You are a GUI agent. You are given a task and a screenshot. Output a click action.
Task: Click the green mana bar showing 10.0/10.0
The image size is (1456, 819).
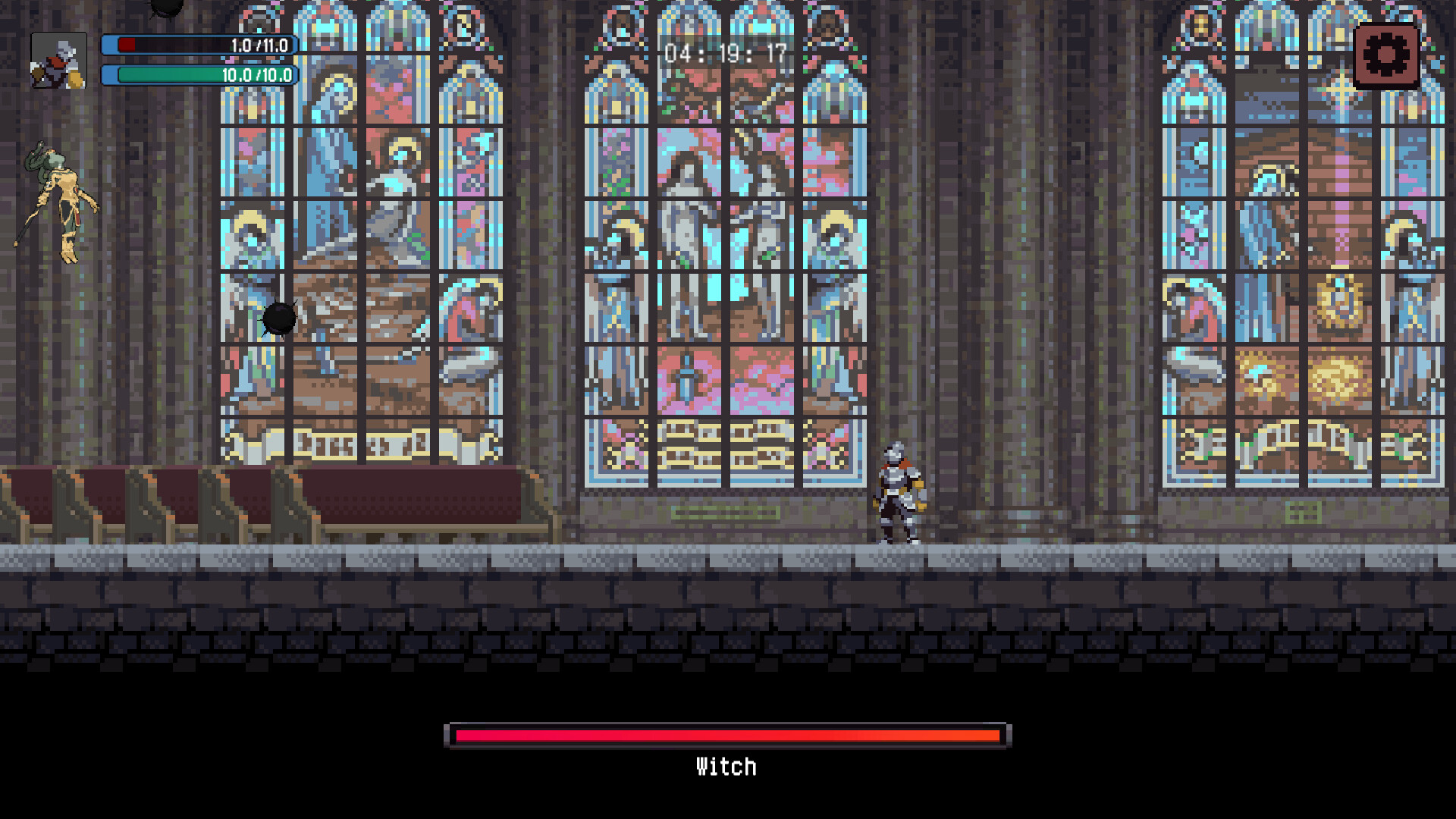click(201, 75)
